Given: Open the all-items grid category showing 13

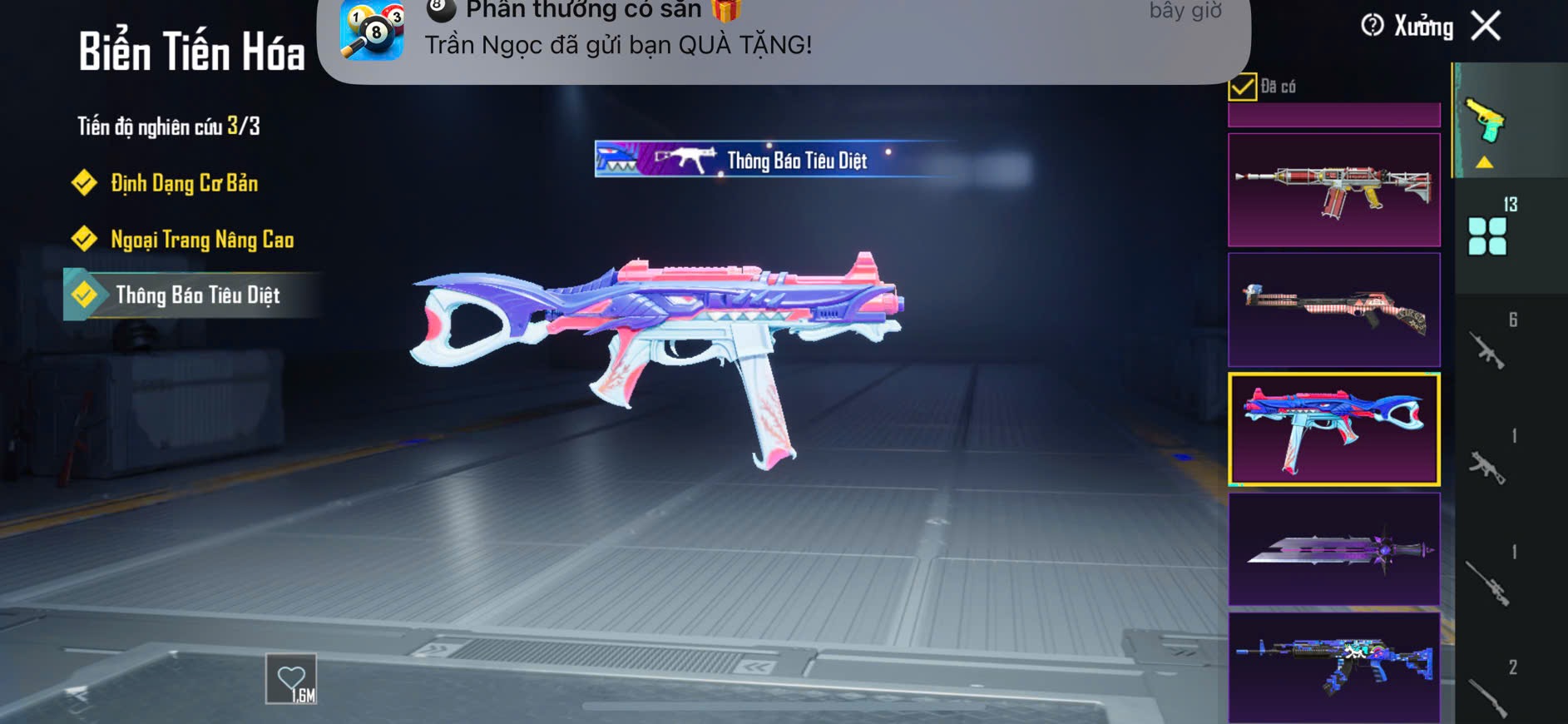Looking at the screenshot, I should (x=1488, y=235).
